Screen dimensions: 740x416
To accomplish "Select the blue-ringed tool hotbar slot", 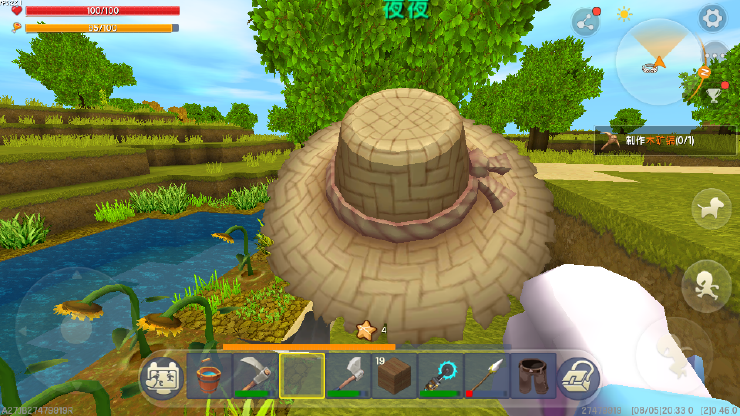I will tap(439, 377).
